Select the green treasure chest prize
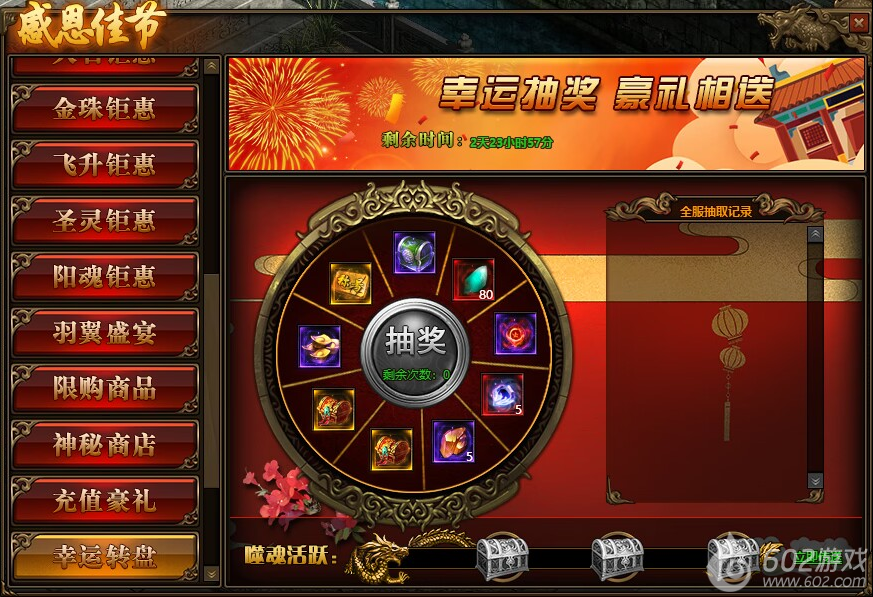This screenshot has width=873, height=597. click(x=413, y=252)
